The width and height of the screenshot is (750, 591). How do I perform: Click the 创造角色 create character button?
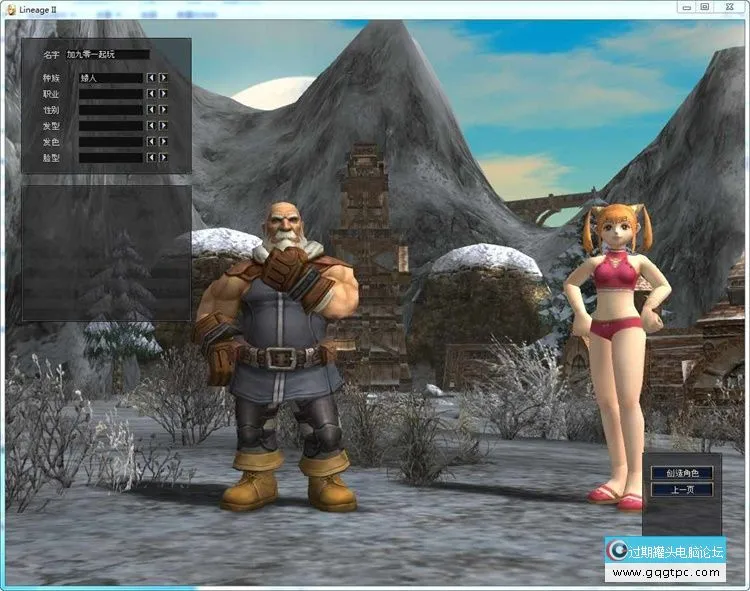[x=681, y=473]
